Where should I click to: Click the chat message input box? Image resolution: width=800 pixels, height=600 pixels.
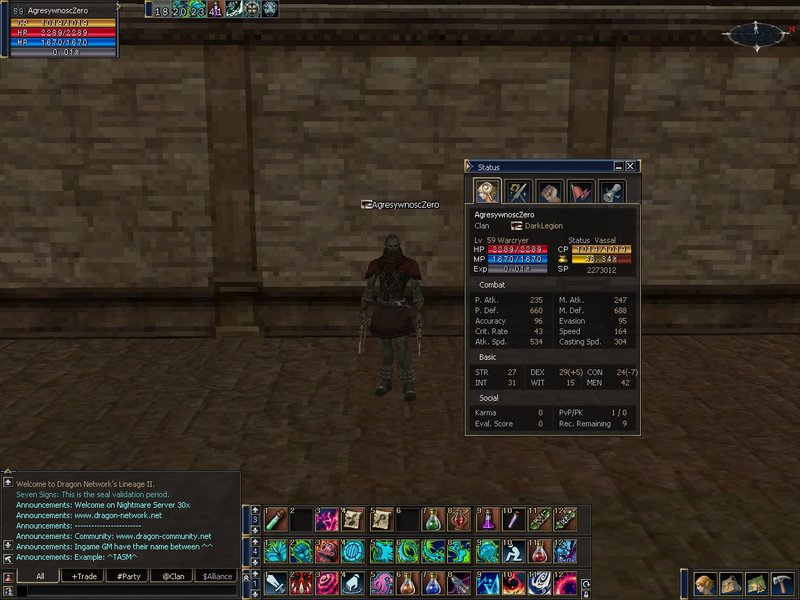click(120, 592)
